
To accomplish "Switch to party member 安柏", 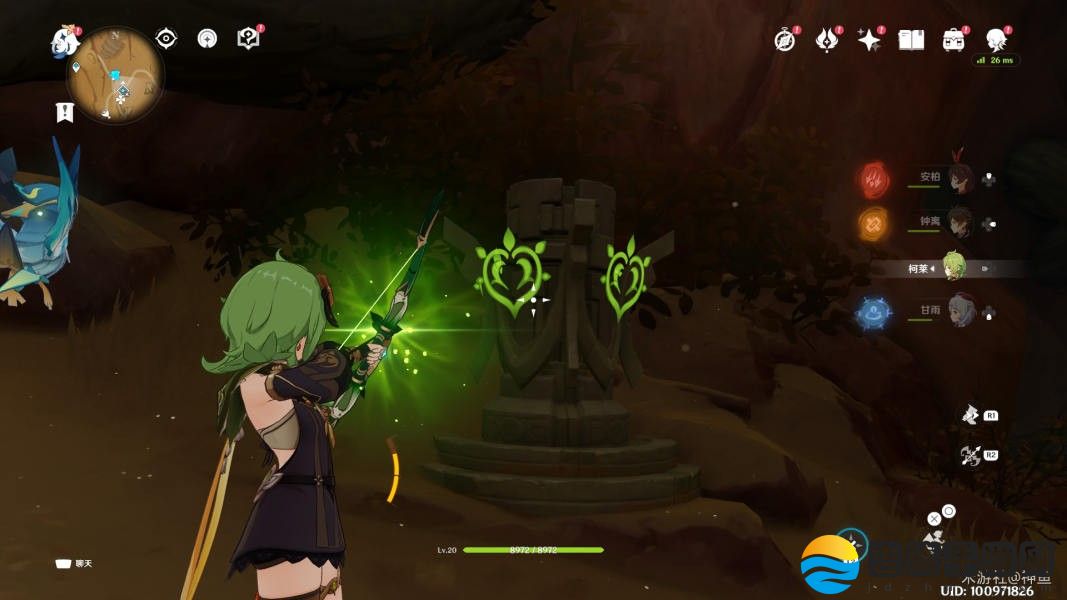I will pyautogui.click(x=960, y=178).
